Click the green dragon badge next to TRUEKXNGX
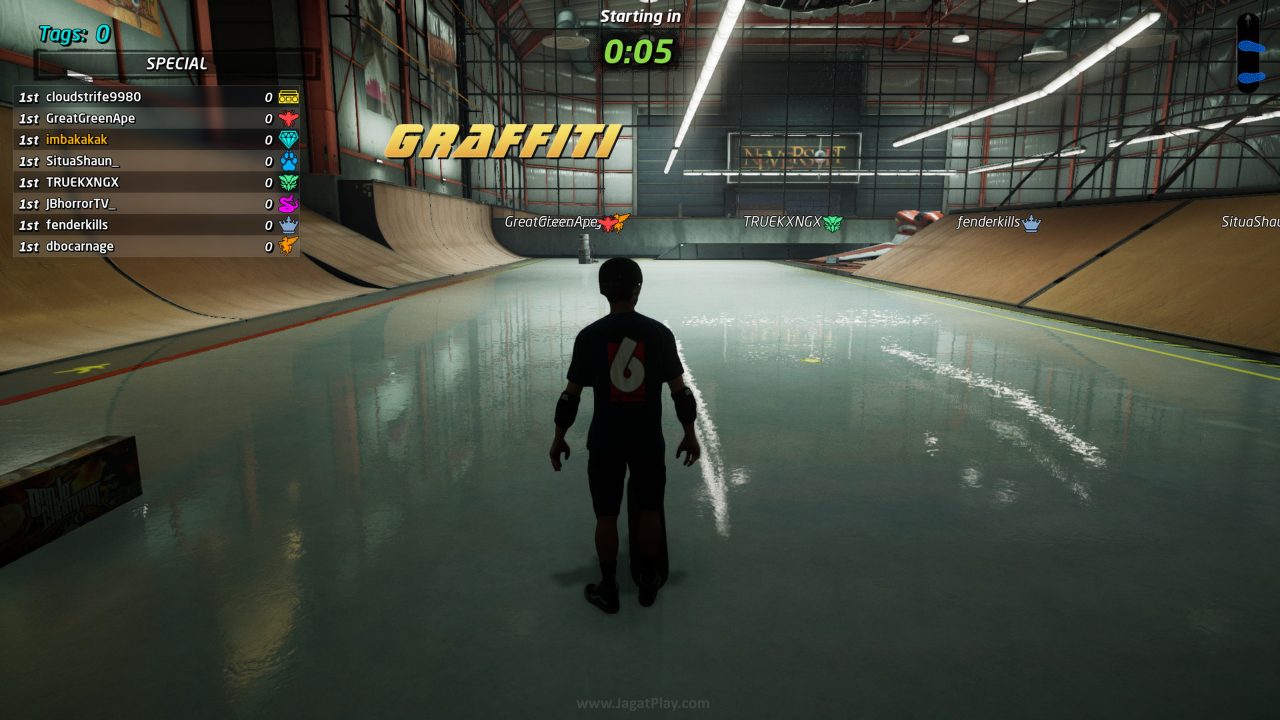The image size is (1280, 720). pos(287,182)
